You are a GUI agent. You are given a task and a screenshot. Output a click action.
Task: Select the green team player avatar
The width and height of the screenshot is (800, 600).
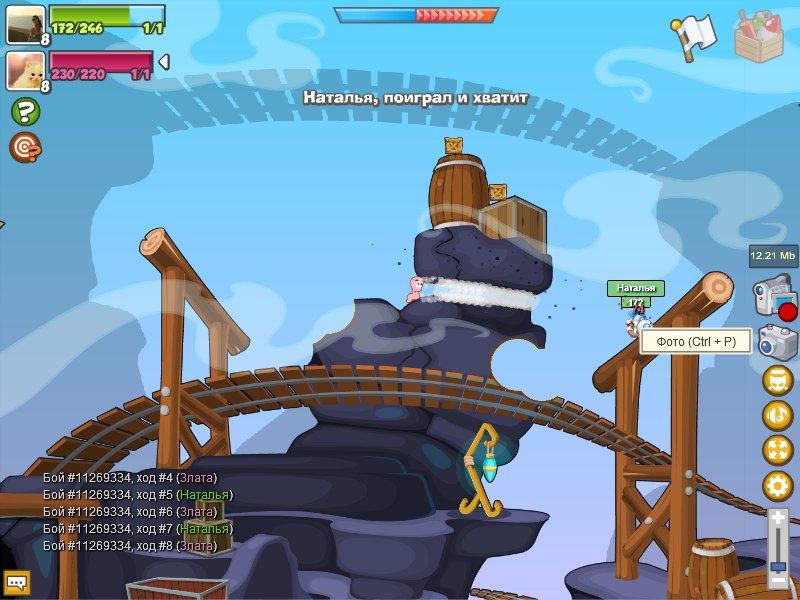26,25
